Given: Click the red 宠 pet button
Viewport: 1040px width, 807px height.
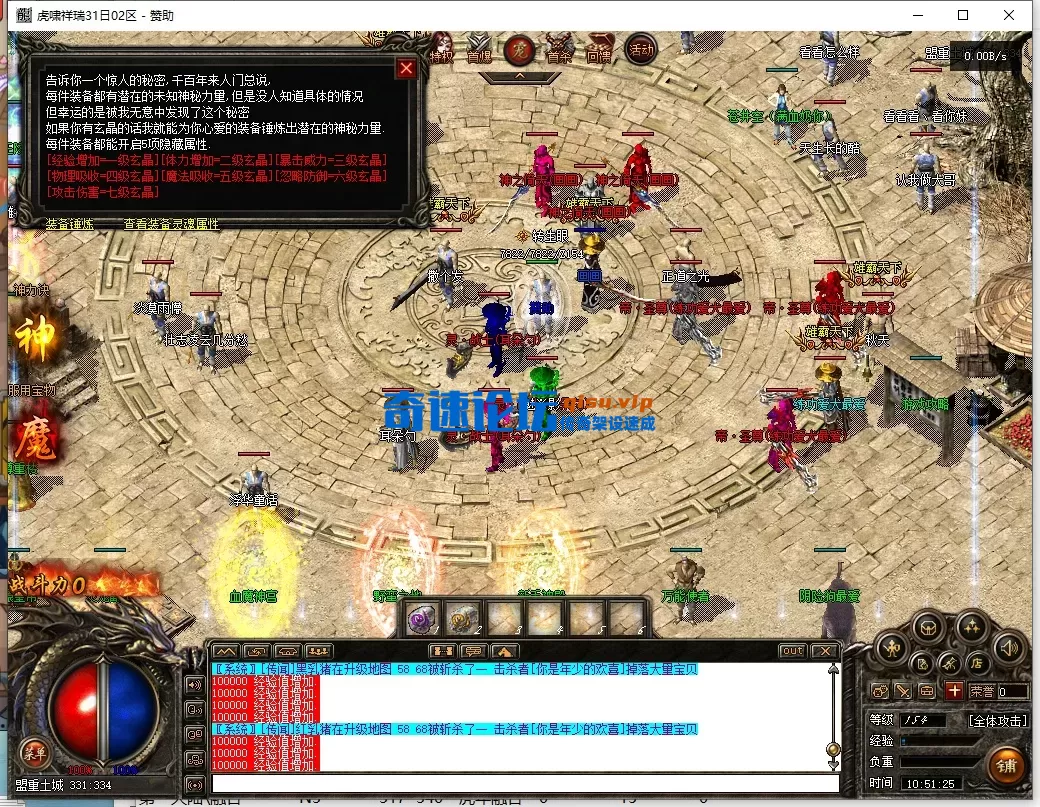Looking at the screenshot, I should 518,49.
